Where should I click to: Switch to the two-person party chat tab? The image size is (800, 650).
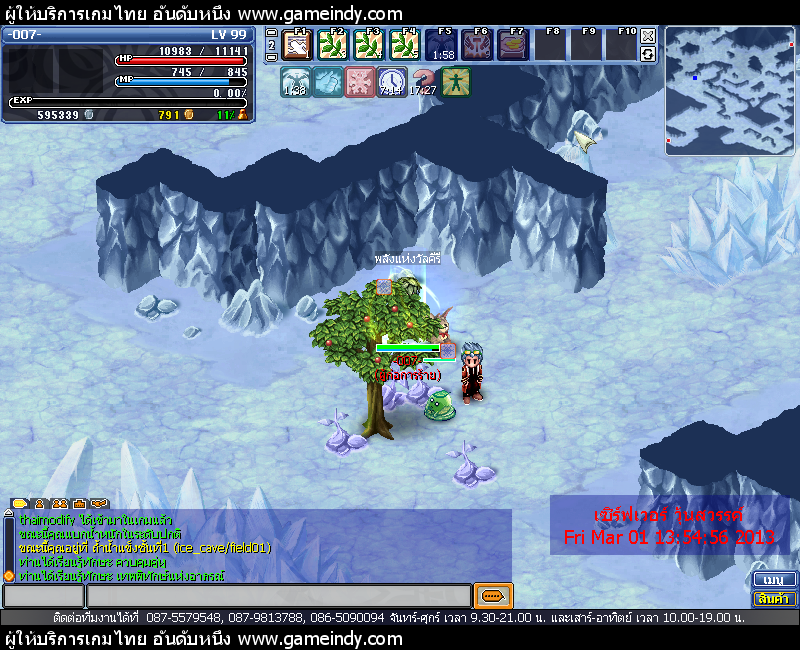click(x=59, y=503)
